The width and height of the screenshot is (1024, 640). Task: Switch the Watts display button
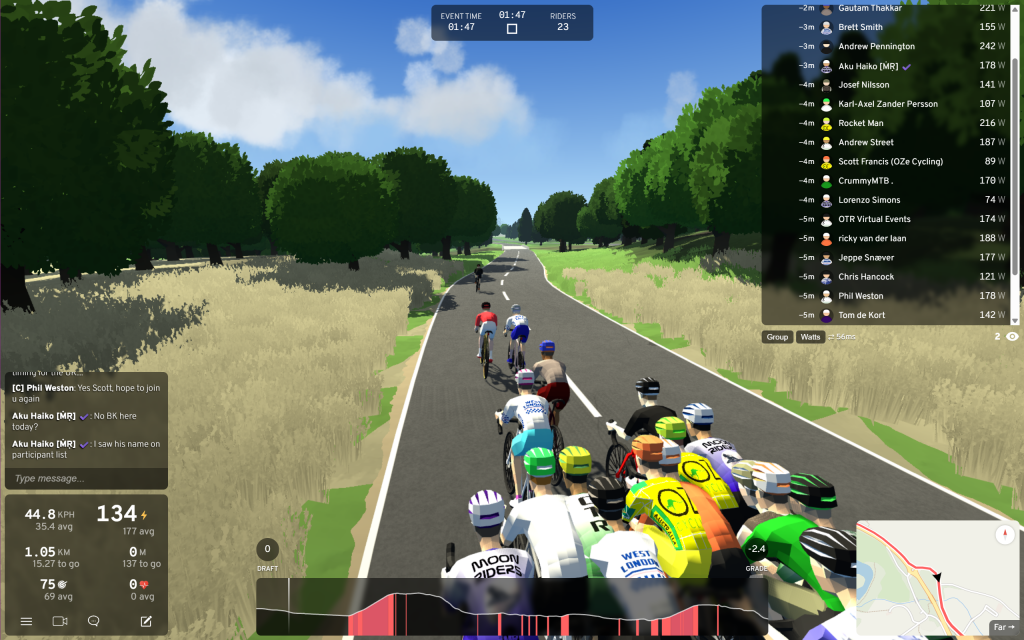point(810,337)
